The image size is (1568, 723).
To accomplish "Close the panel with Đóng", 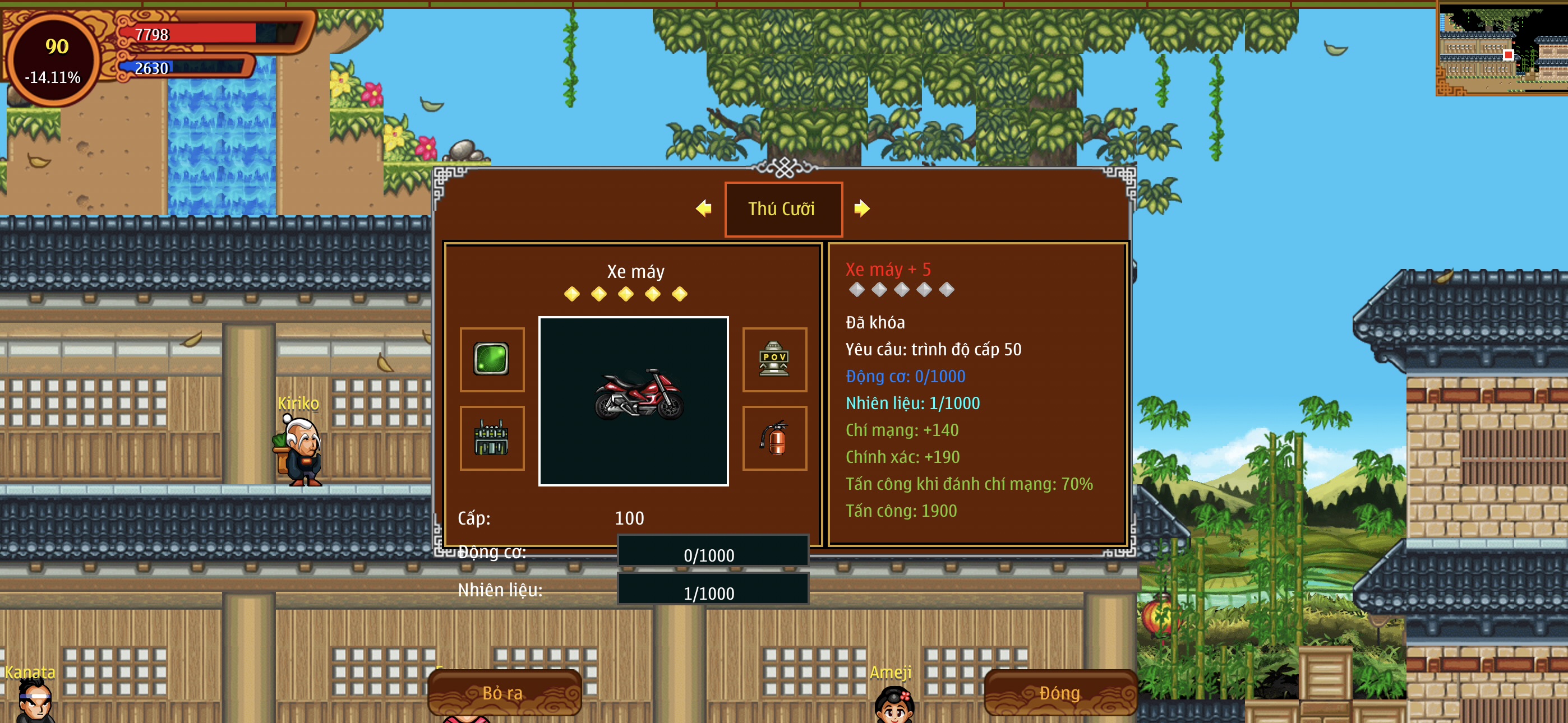I will coord(1060,693).
